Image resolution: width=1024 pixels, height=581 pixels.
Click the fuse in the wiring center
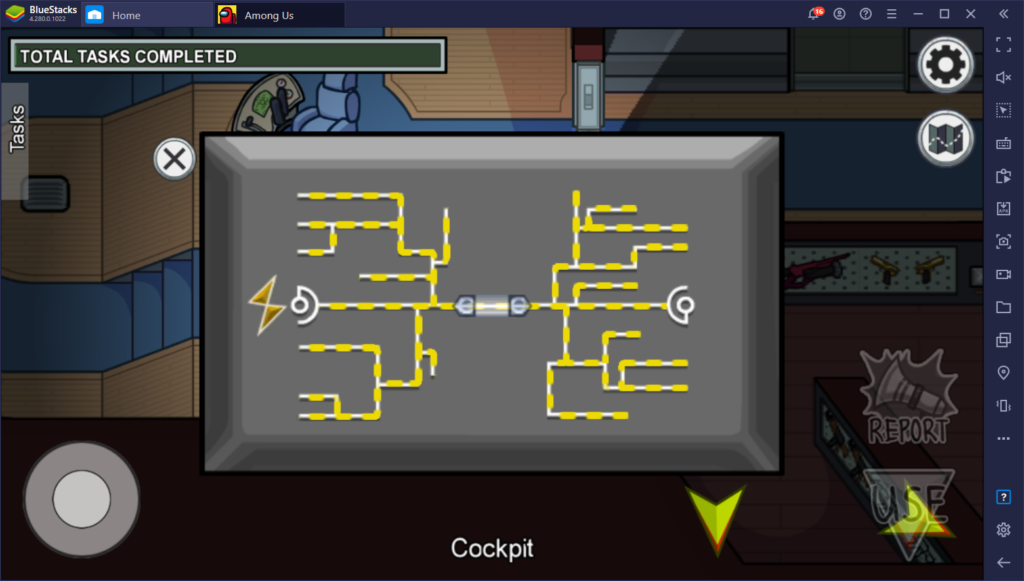[490, 305]
